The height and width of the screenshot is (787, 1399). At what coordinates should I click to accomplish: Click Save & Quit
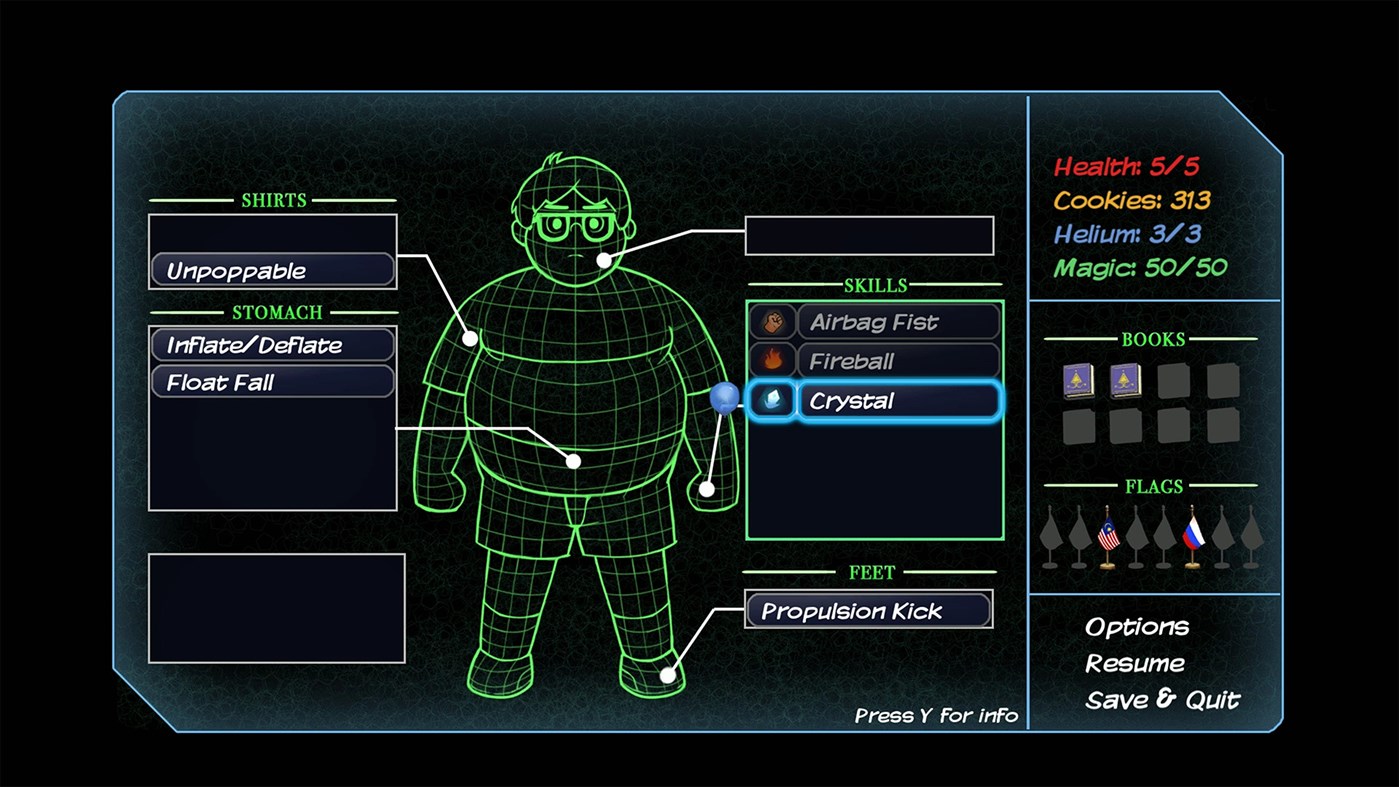[x=1161, y=700]
